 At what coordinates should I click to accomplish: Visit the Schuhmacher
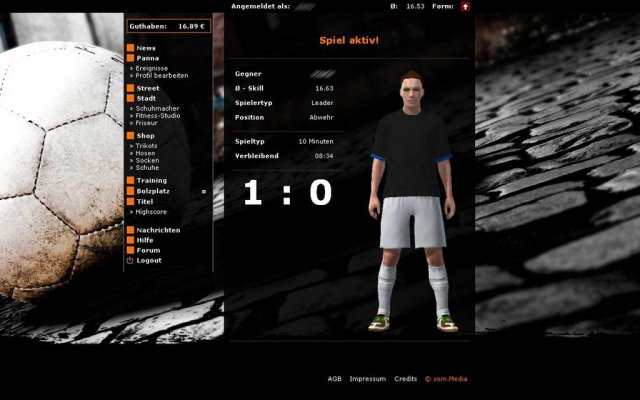click(x=158, y=108)
